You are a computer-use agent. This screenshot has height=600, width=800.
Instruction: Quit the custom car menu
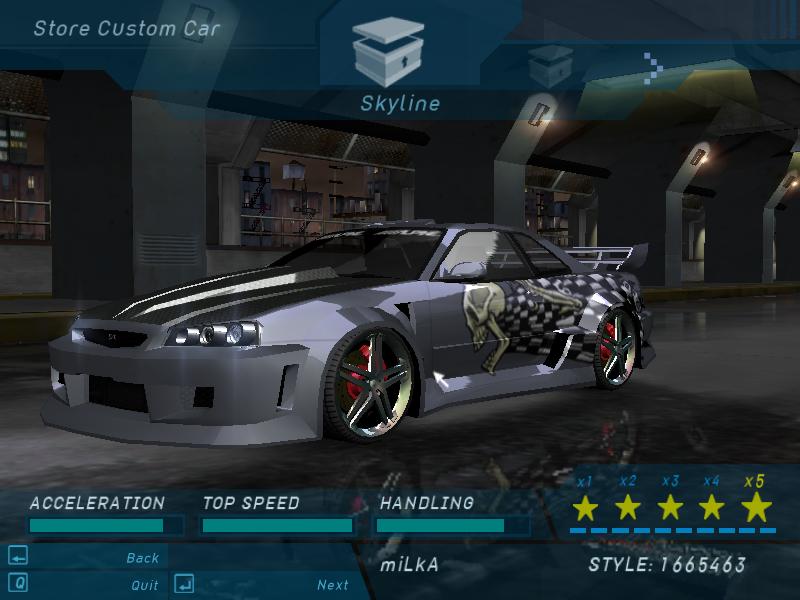click(144, 585)
